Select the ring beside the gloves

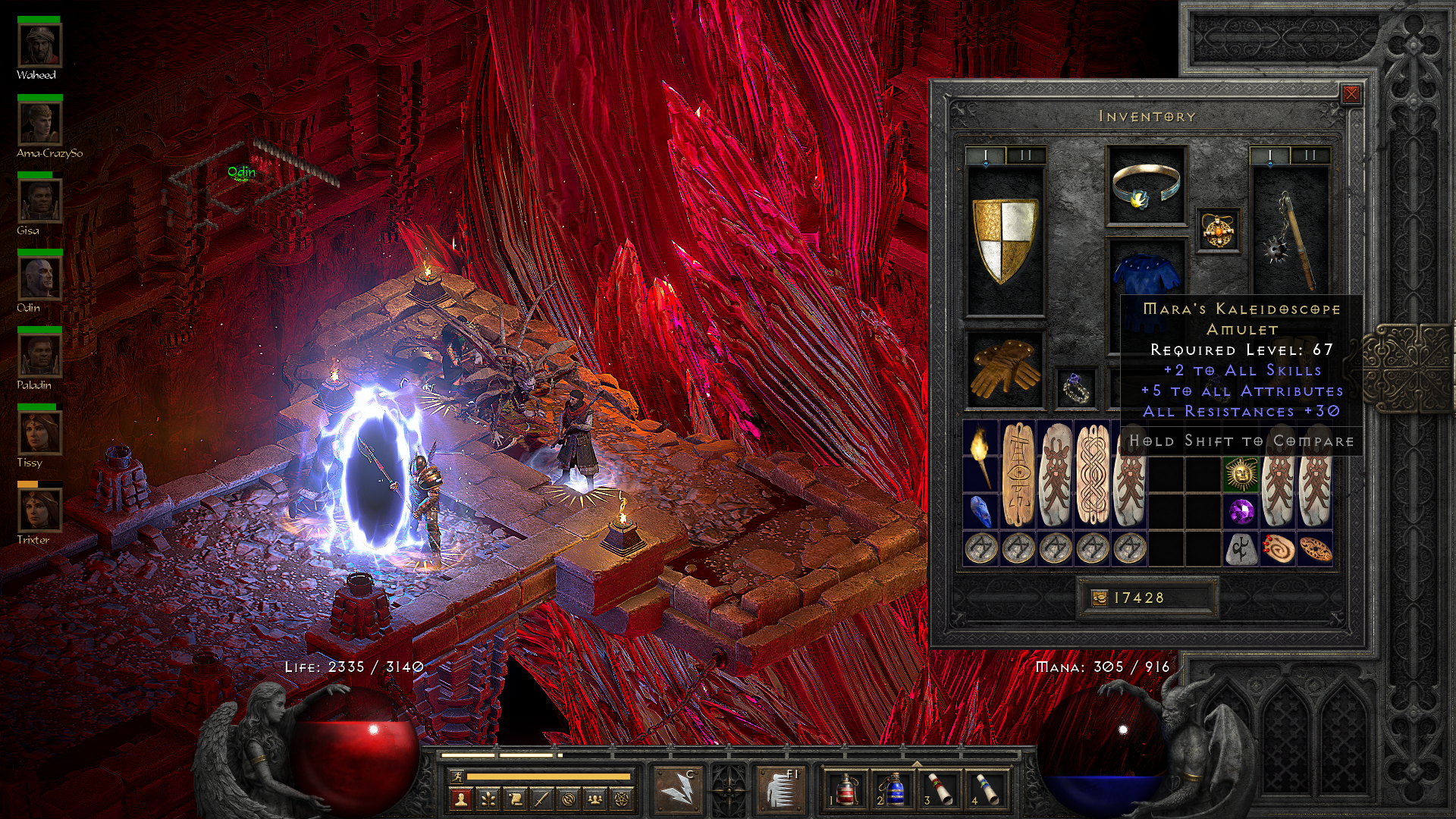[x=1076, y=388]
